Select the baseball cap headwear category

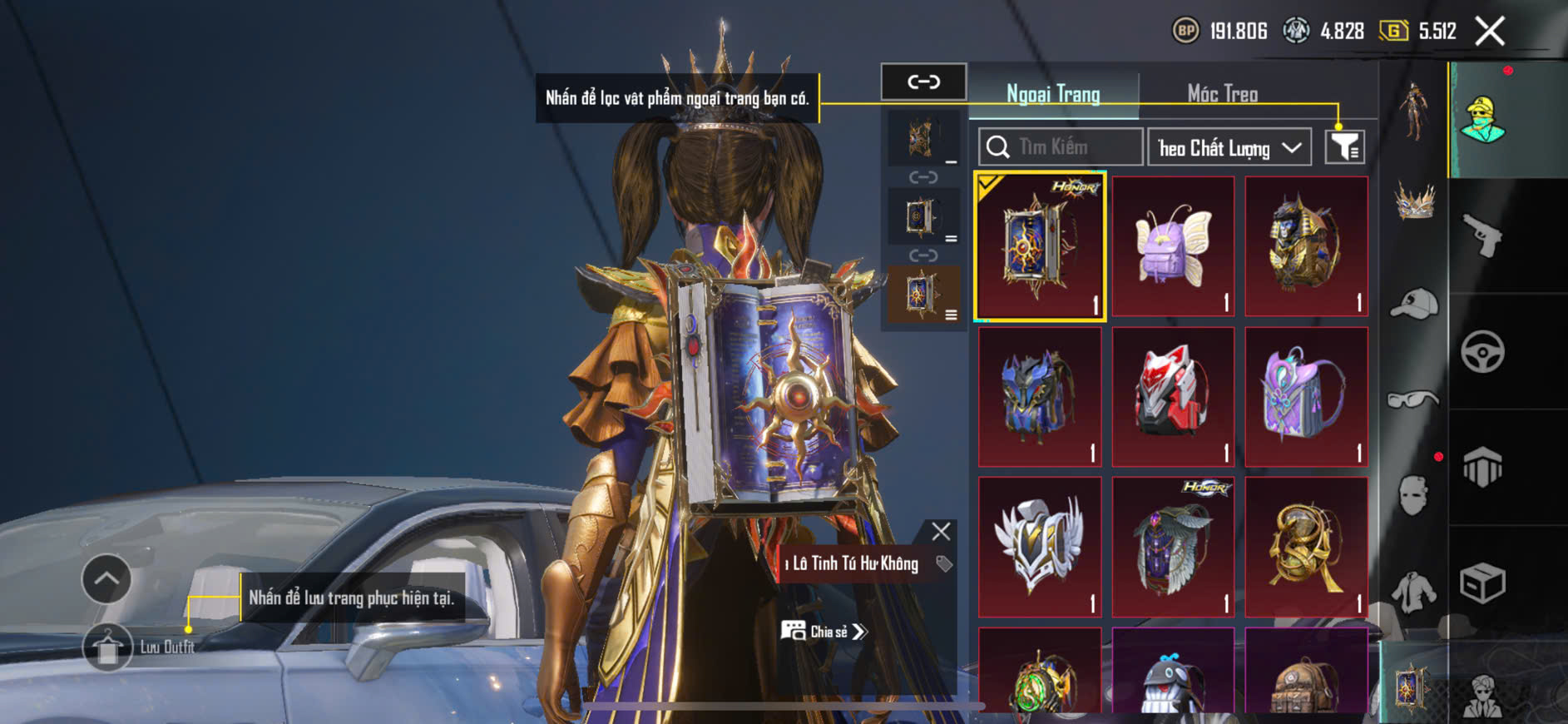tap(1413, 304)
